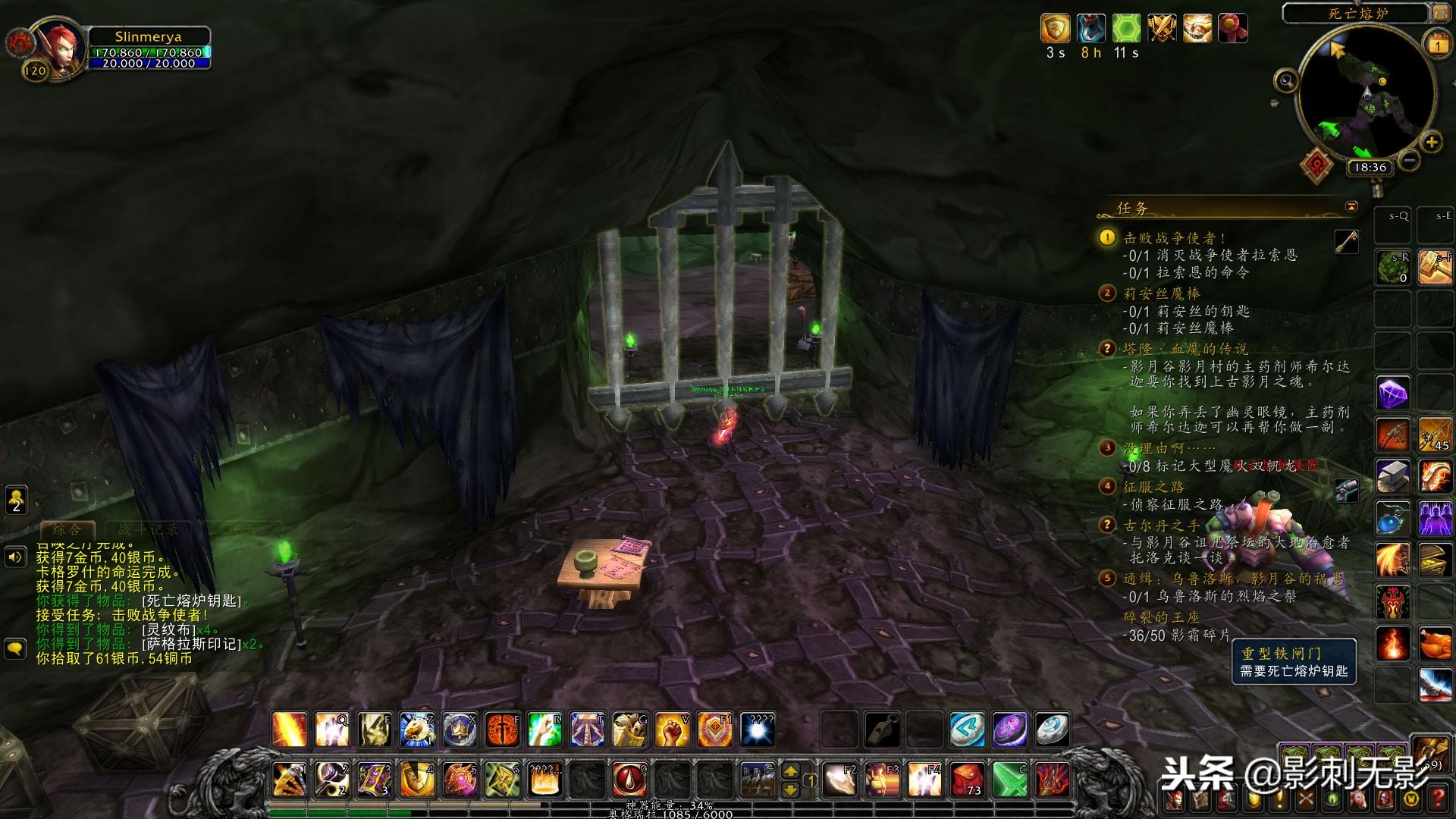Screen dimensions: 1456x819
Task: Select the crossed golden swords buff icon
Action: [1161, 29]
